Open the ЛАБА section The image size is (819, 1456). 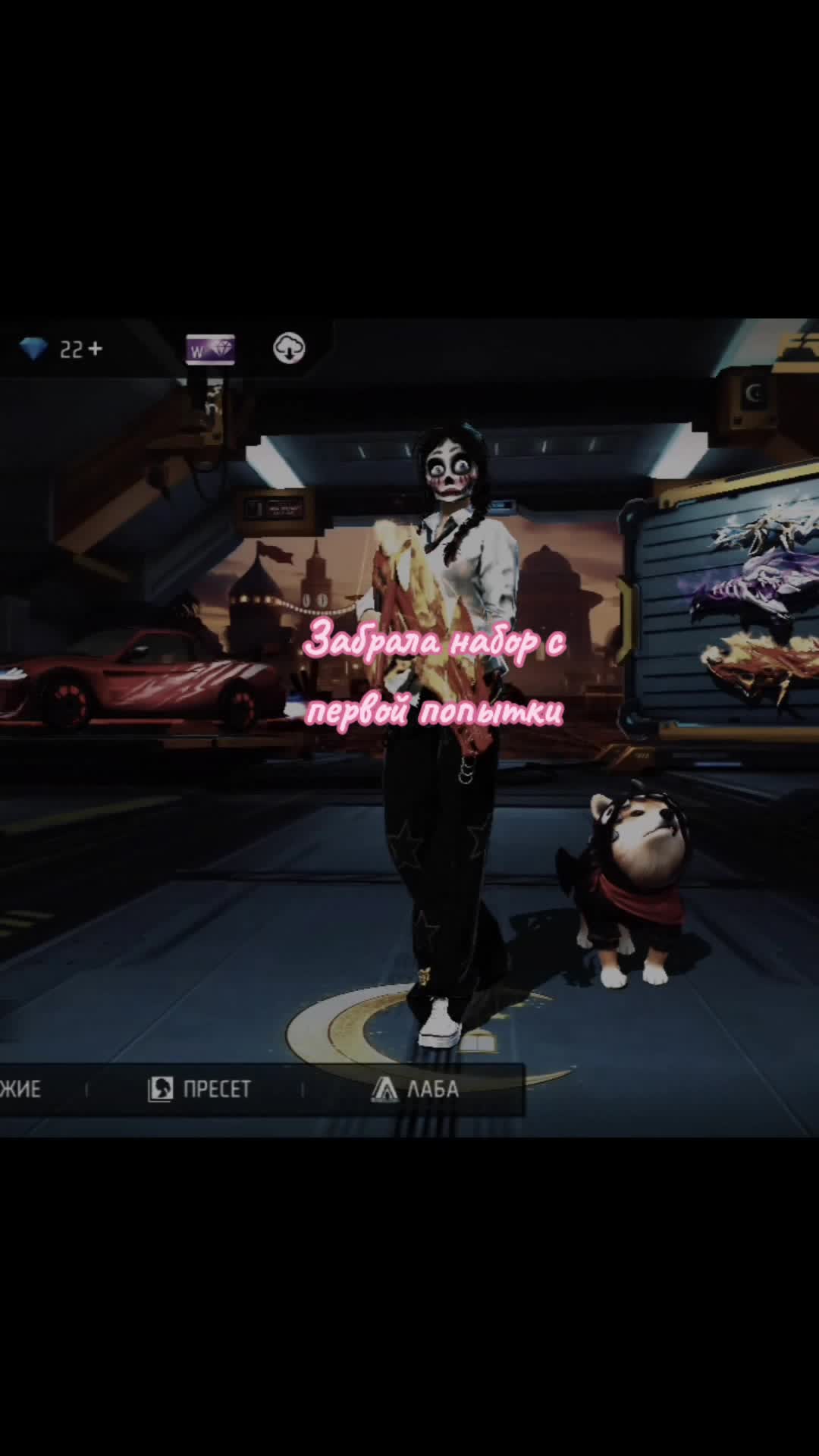pos(416,1090)
